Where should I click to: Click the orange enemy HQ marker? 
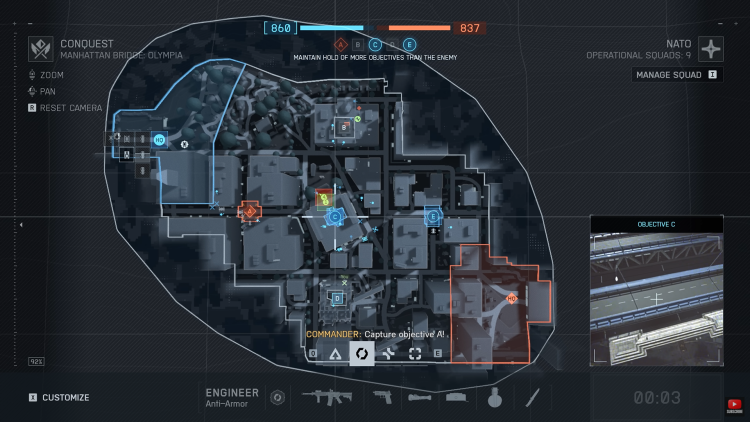511,298
